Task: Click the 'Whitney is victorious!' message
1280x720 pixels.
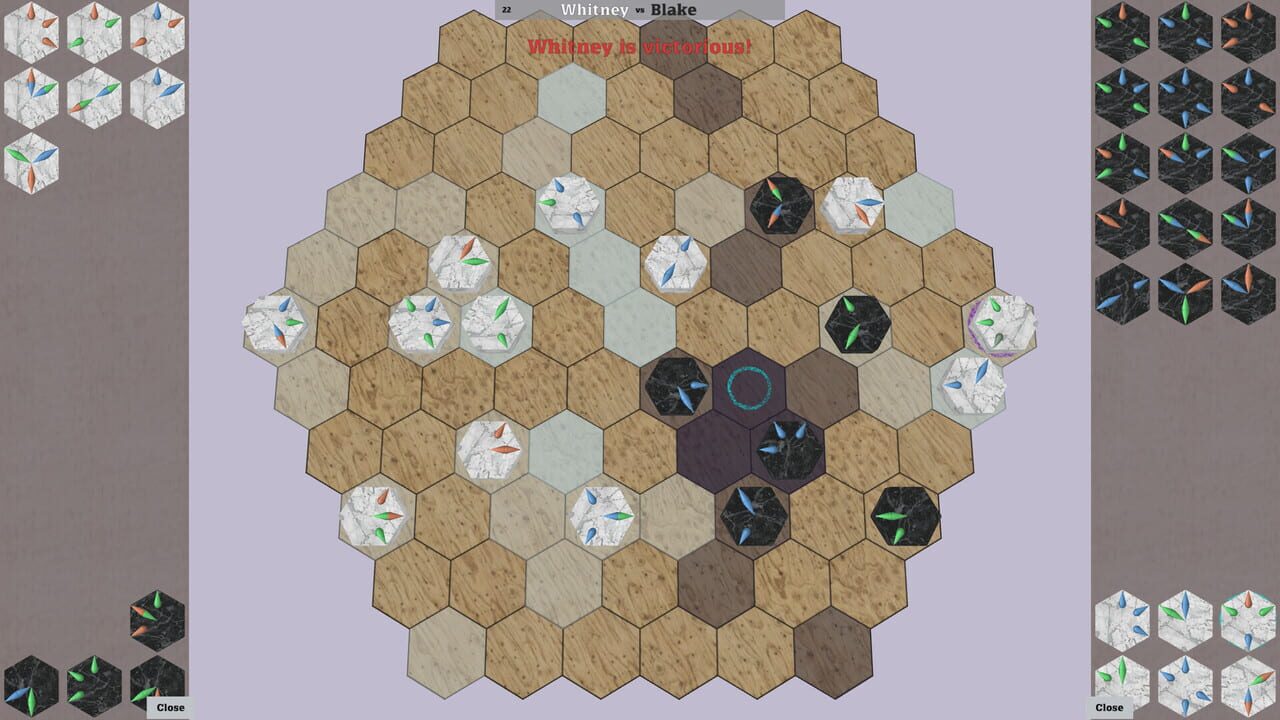Action: tap(640, 45)
